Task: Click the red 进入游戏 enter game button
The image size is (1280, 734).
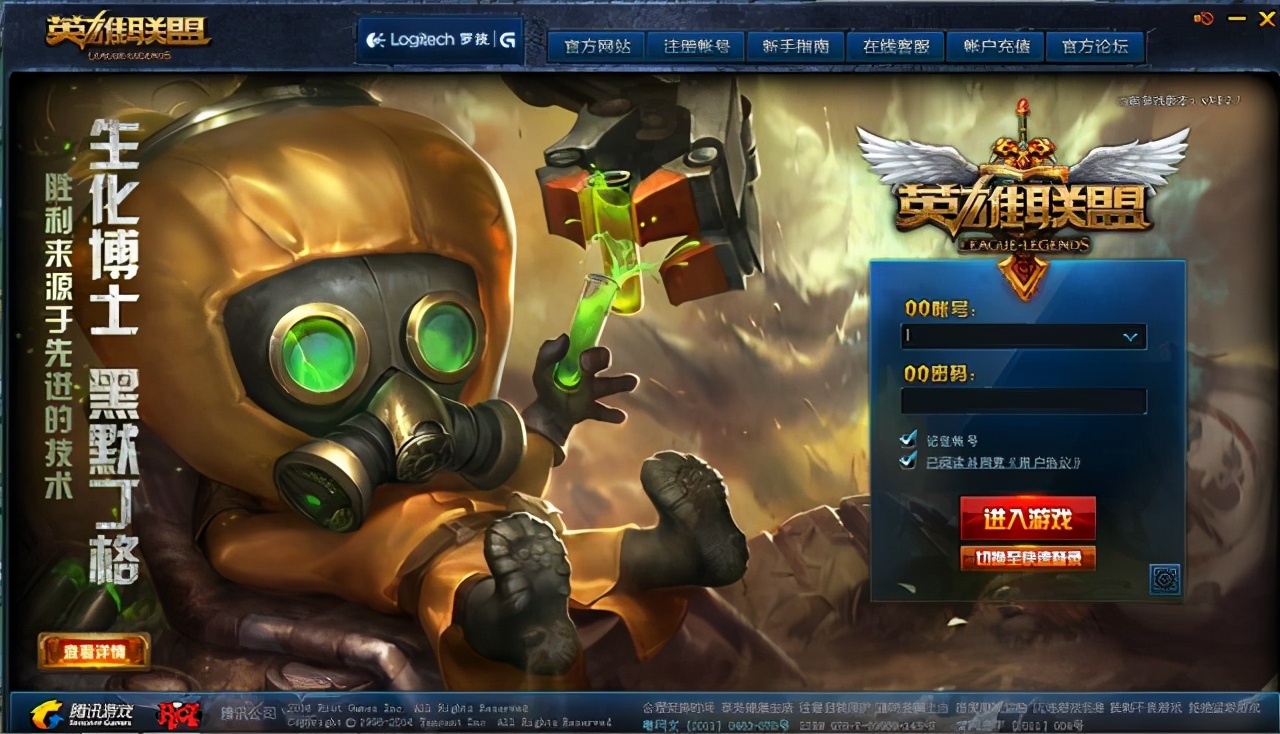Action: click(1026, 519)
